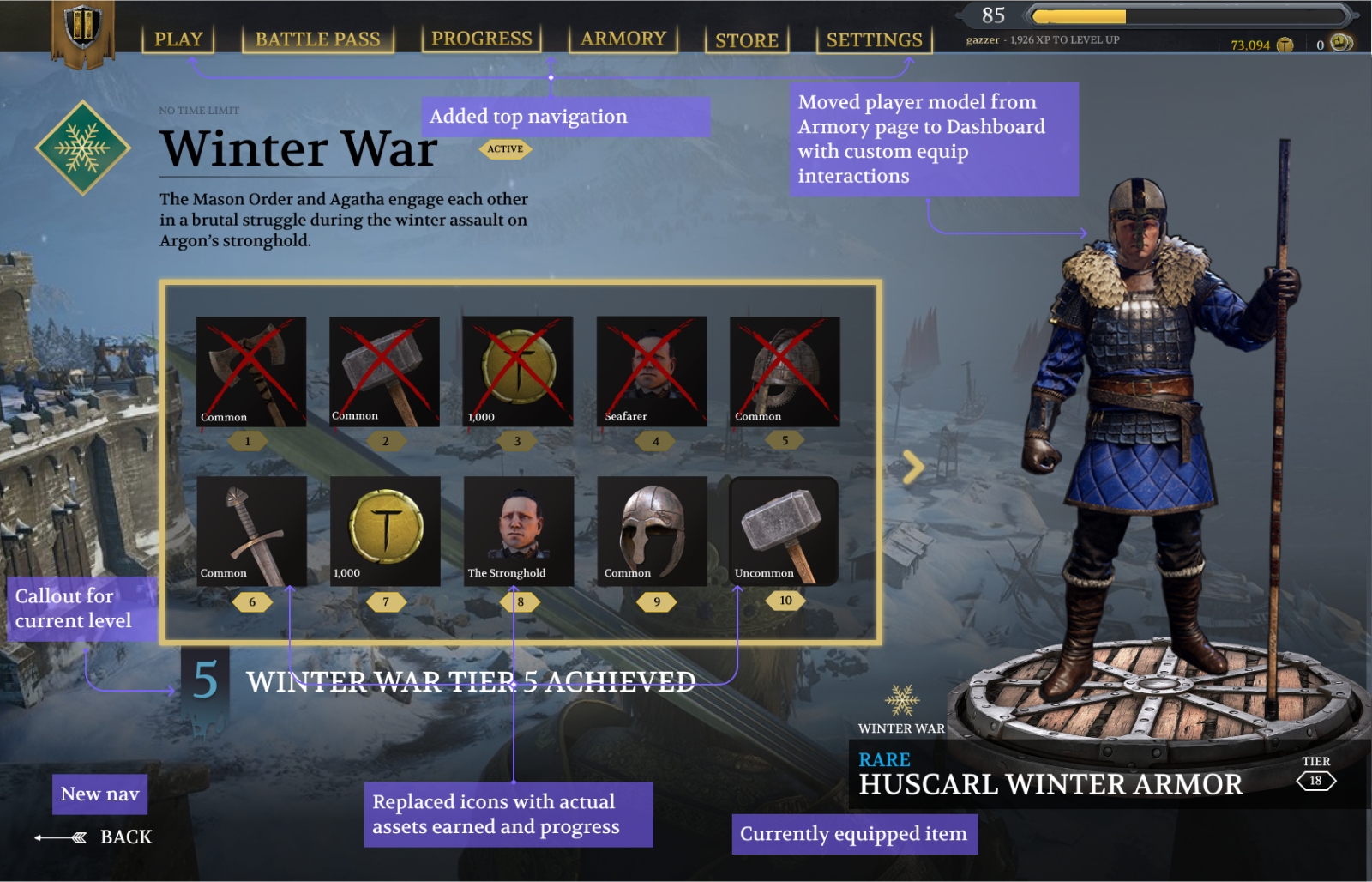
Task: Visit the STORE tab
Action: [x=747, y=40]
